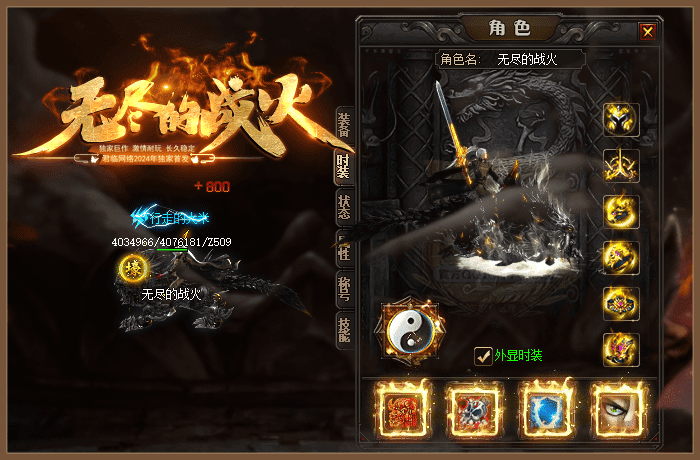Pick the green-eyed face slot
This screenshot has width=700, height=460.
pyautogui.click(x=618, y=408)
